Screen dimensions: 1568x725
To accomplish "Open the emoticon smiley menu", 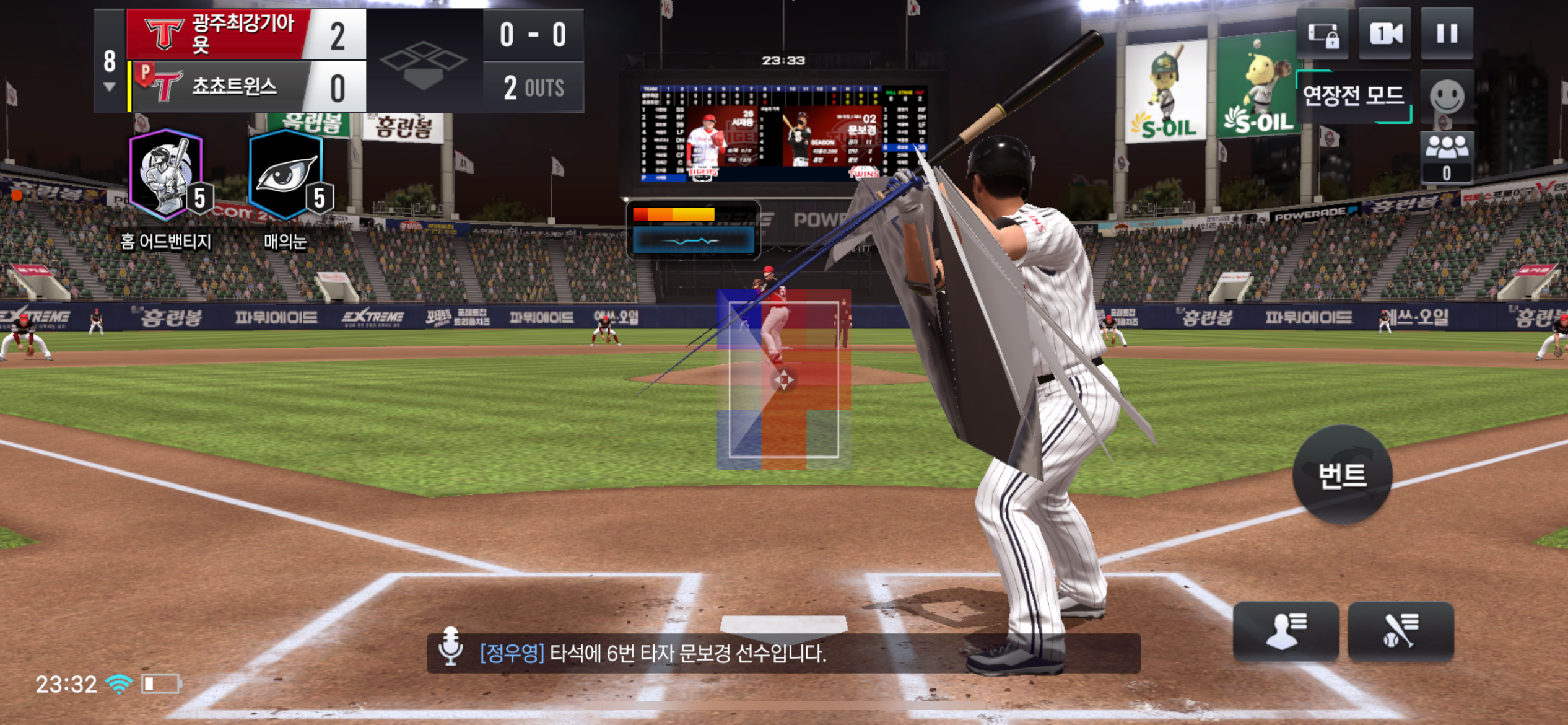I will pyautogui.click(x=1447, y=97).
